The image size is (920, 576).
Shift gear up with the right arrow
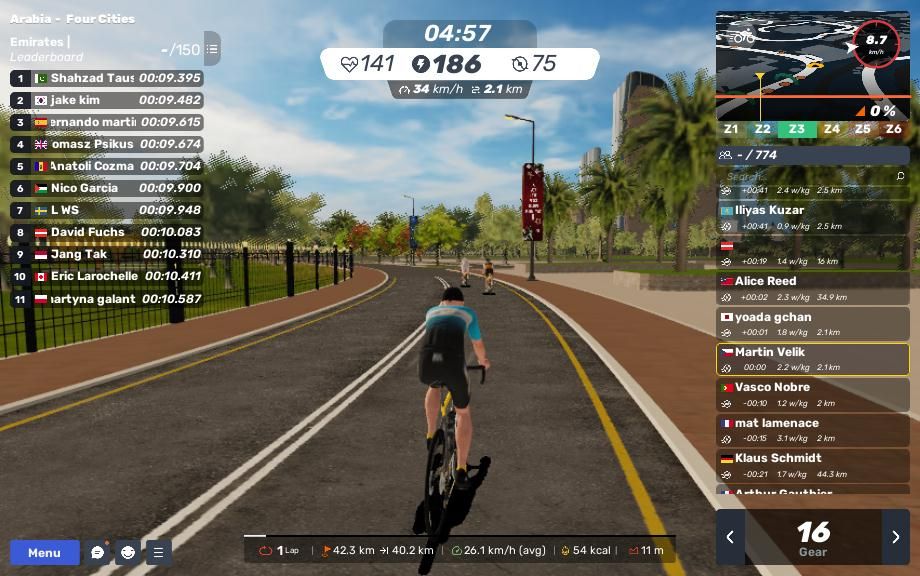click(895, 537)
